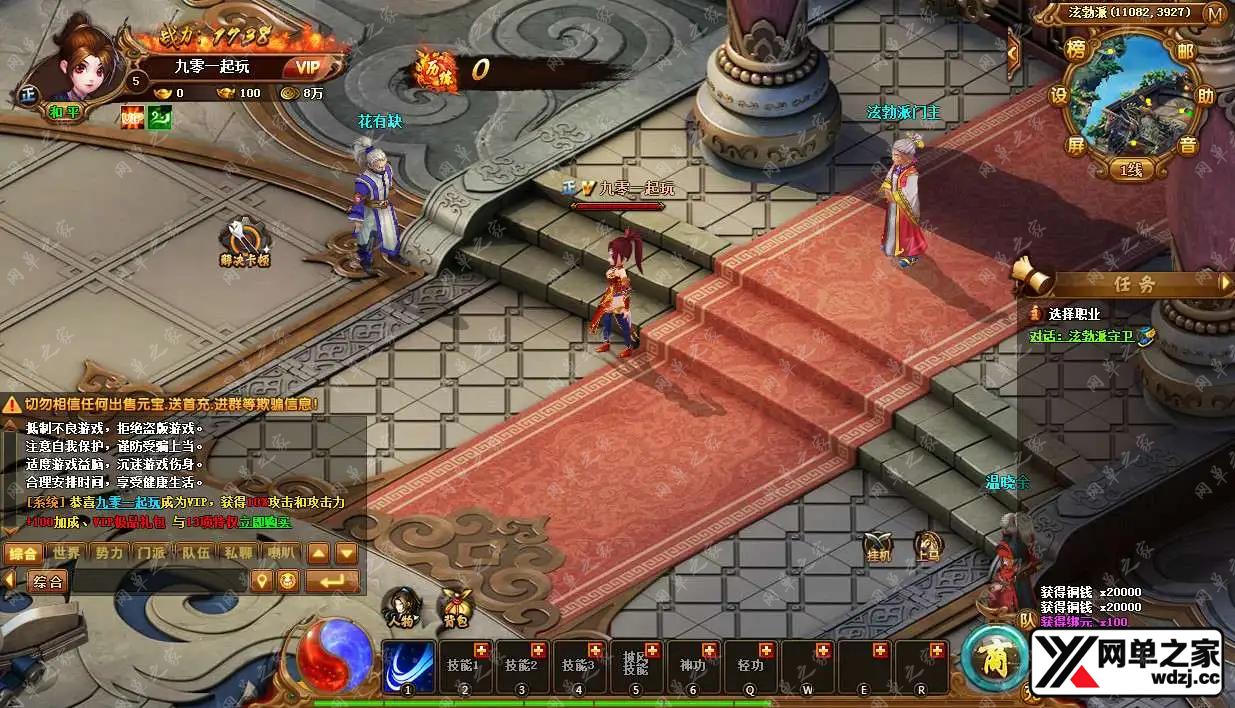1235x708 pixels.
Task: Send chat with the enter arrow button
Action: point(331,581)
